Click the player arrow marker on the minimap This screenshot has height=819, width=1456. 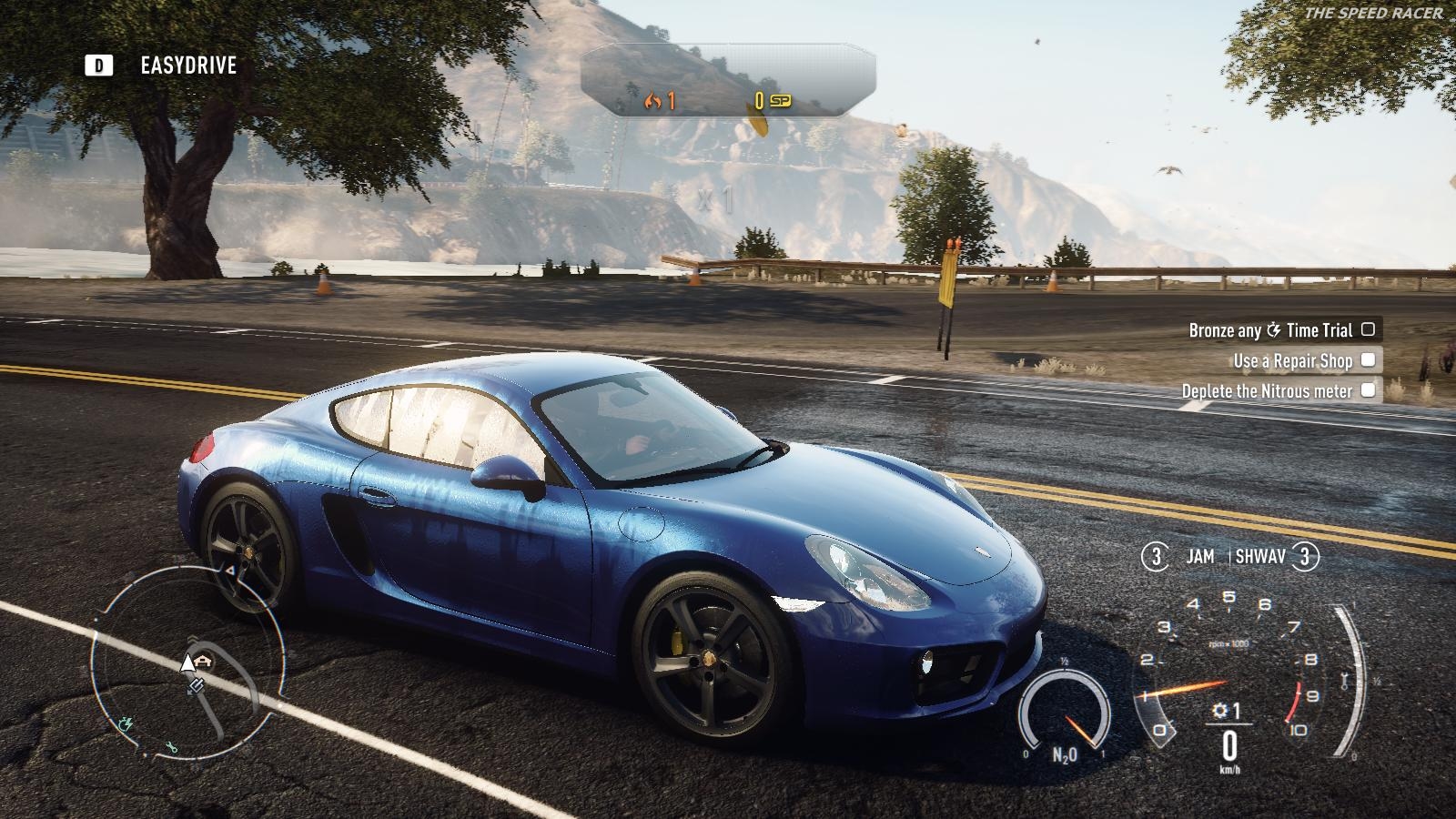point(188,664)
